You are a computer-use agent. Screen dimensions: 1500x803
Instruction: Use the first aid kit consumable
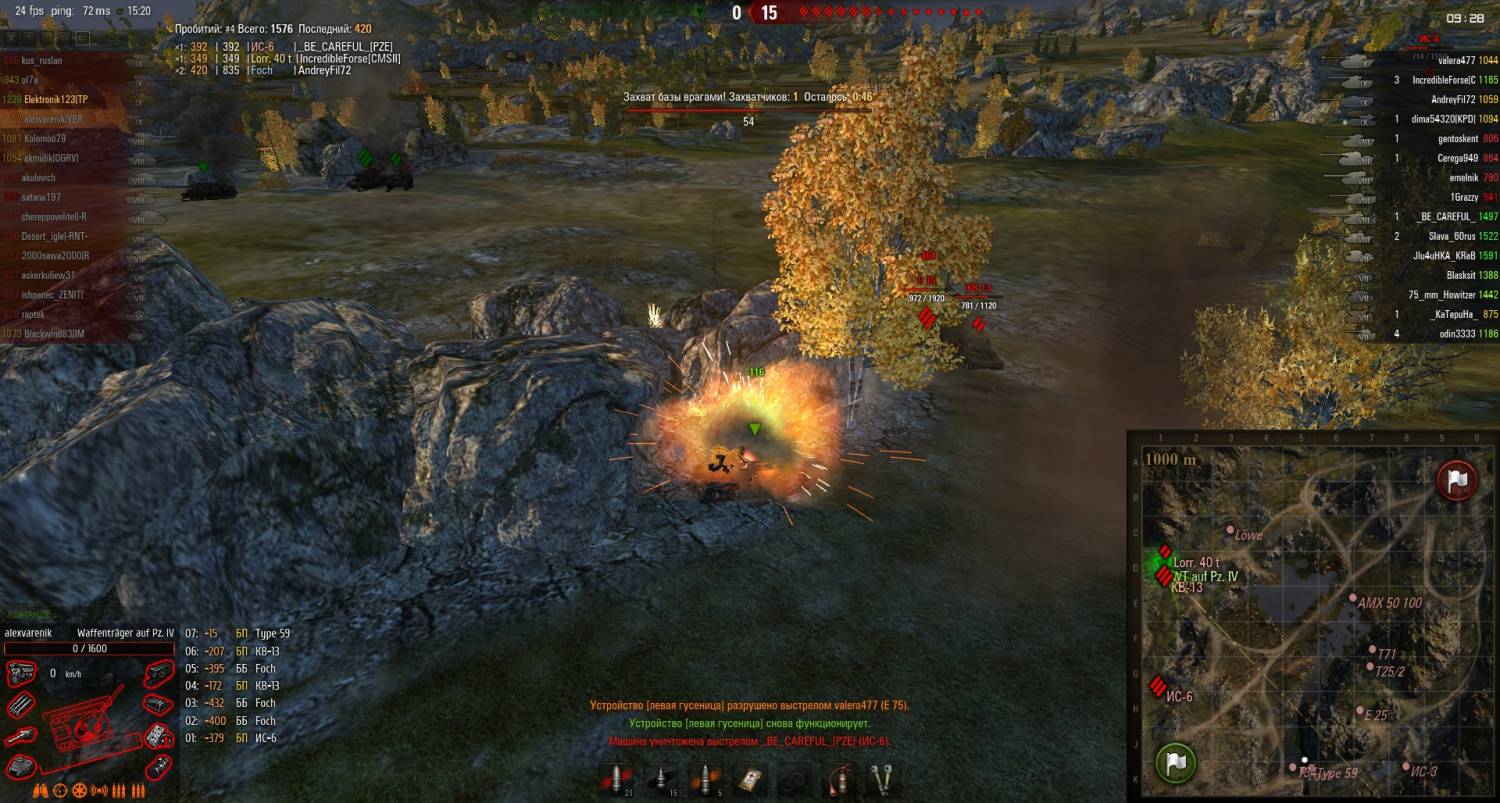750,779
